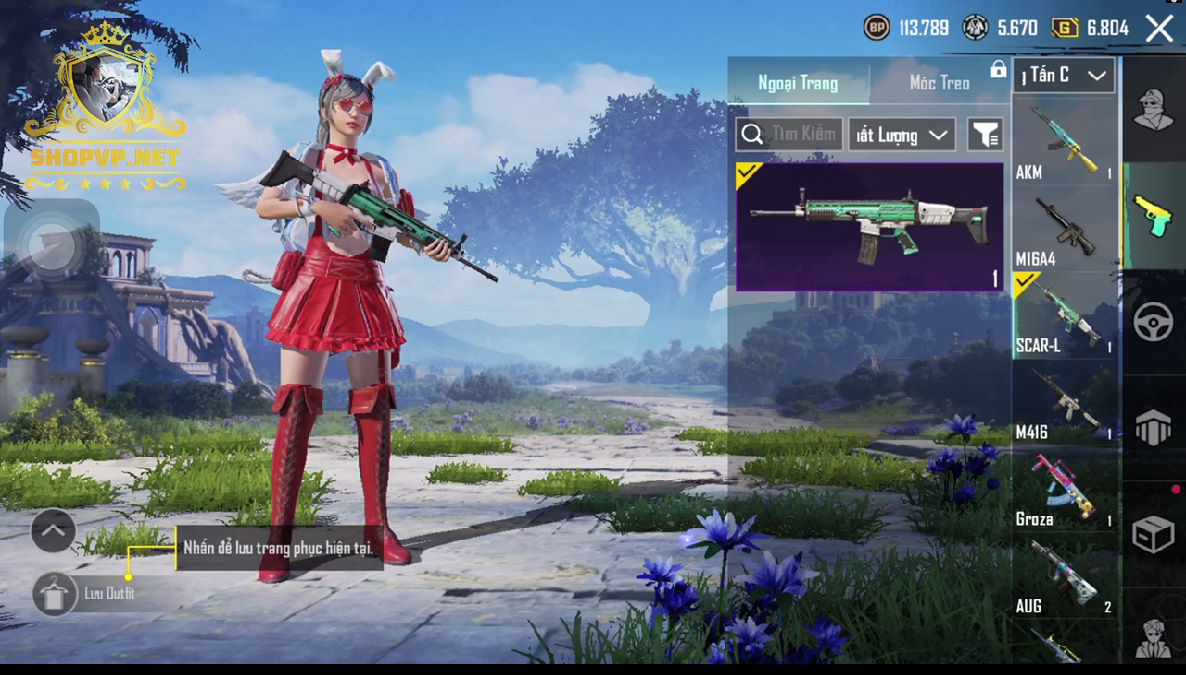Choose AUG in the weapon list
The height and width of the screenshot is (675, 1186).
click(x=1065, y=576)
